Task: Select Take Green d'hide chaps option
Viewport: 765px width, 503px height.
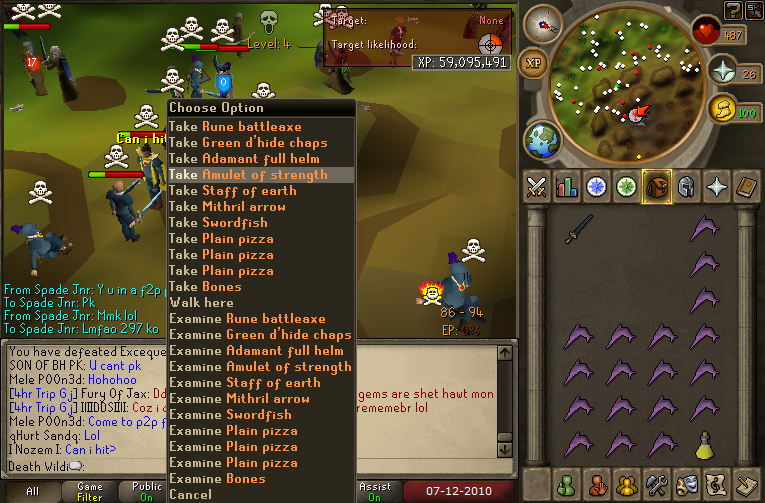Action: coord(247,143)
